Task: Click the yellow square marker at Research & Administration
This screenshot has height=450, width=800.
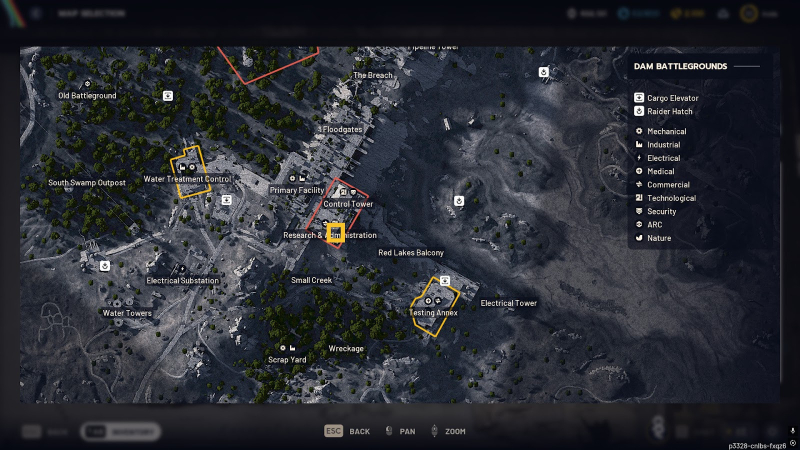Action: point(336,233)
